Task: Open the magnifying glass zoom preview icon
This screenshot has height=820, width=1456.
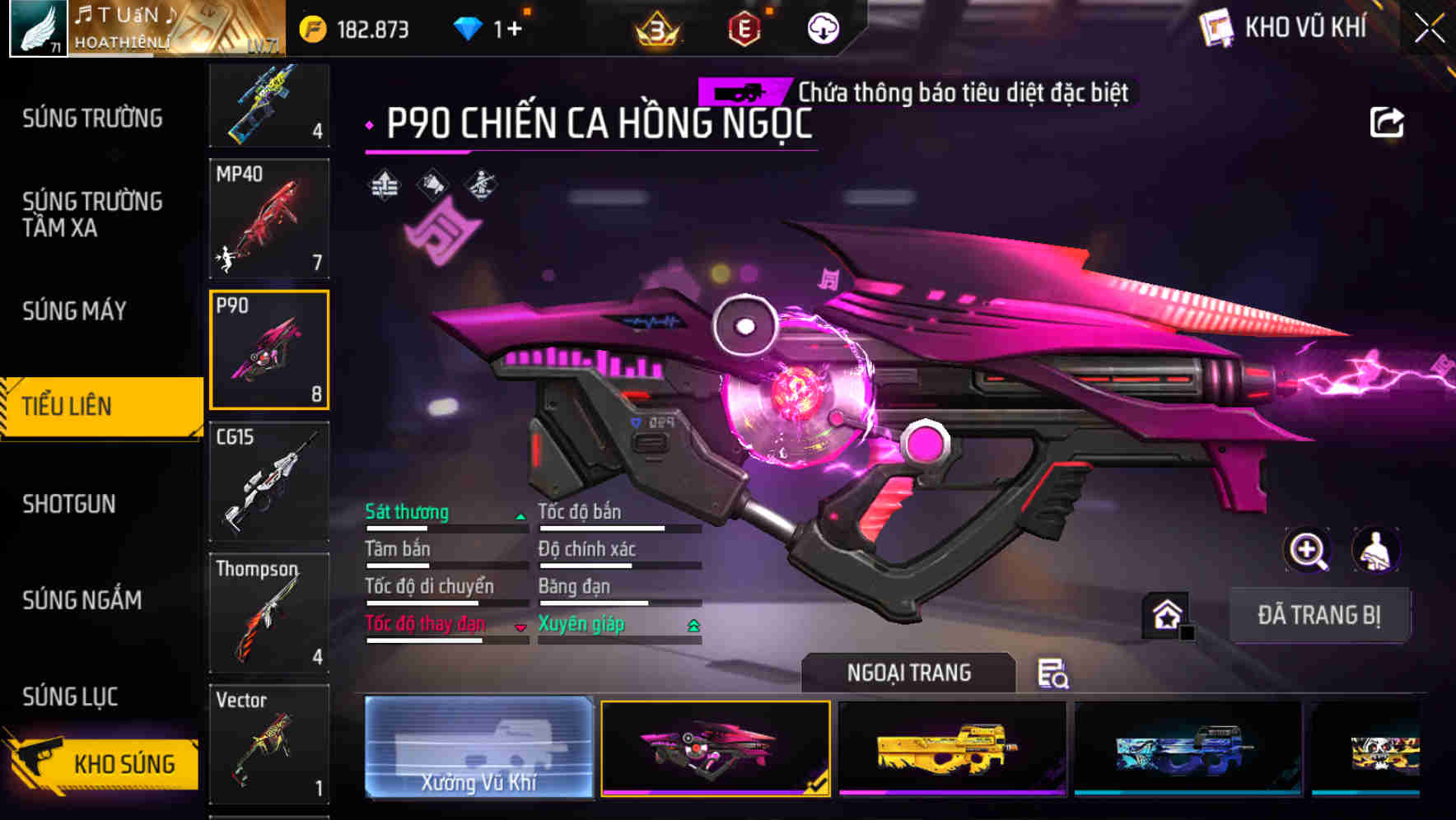Action: 1308,550
